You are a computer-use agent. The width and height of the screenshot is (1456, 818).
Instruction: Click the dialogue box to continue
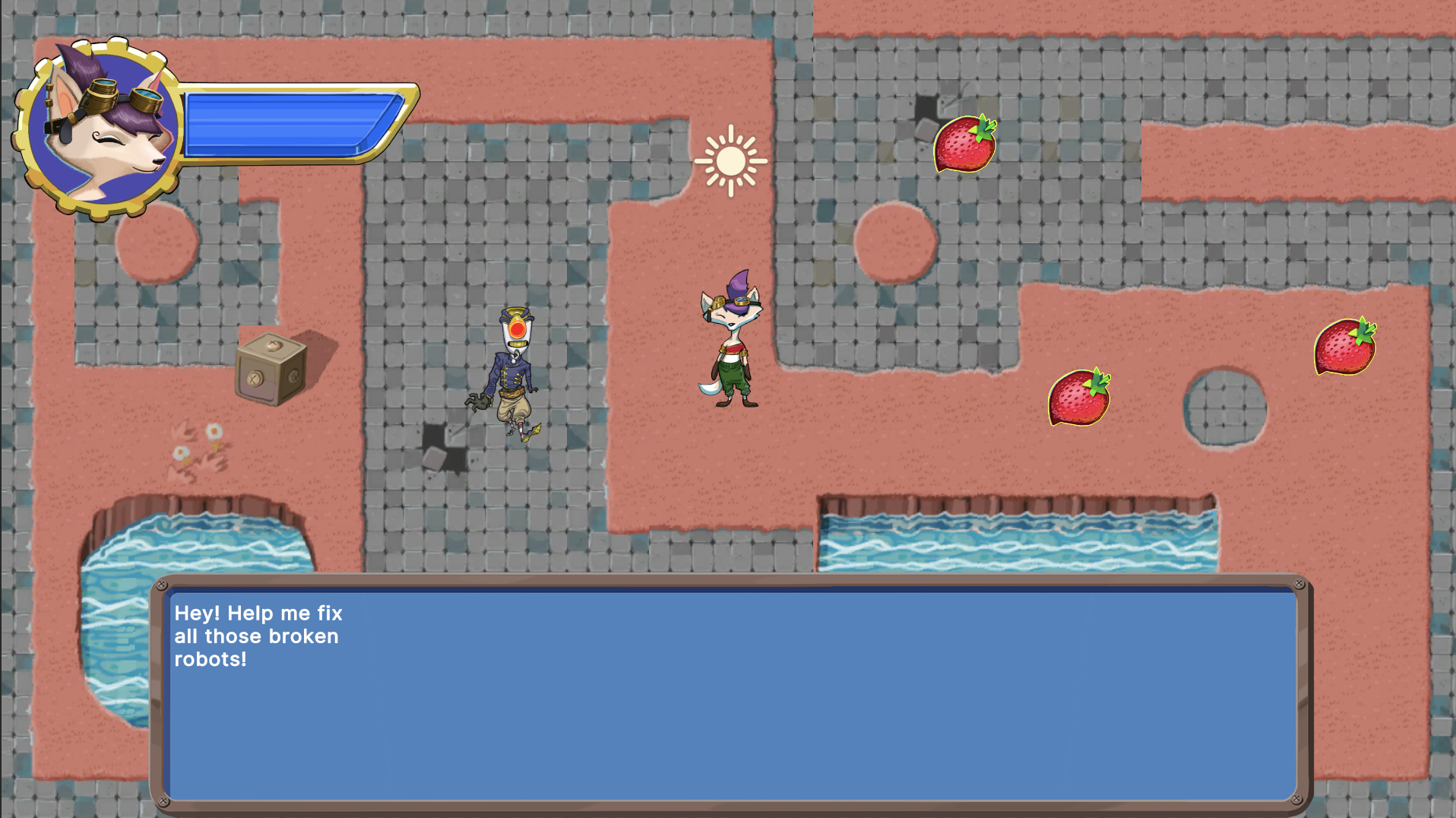point(732,693)
